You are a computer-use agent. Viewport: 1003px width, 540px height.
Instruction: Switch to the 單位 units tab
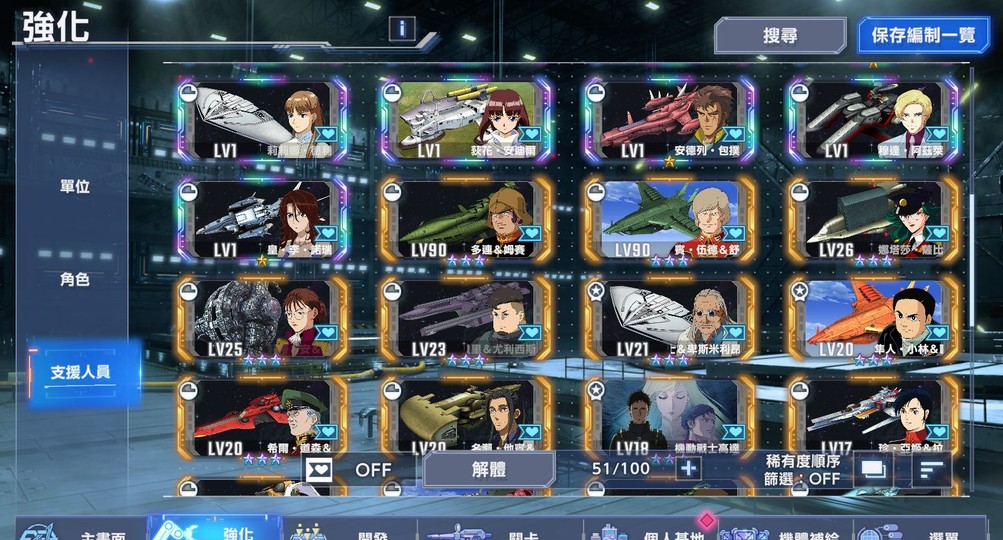74,187
